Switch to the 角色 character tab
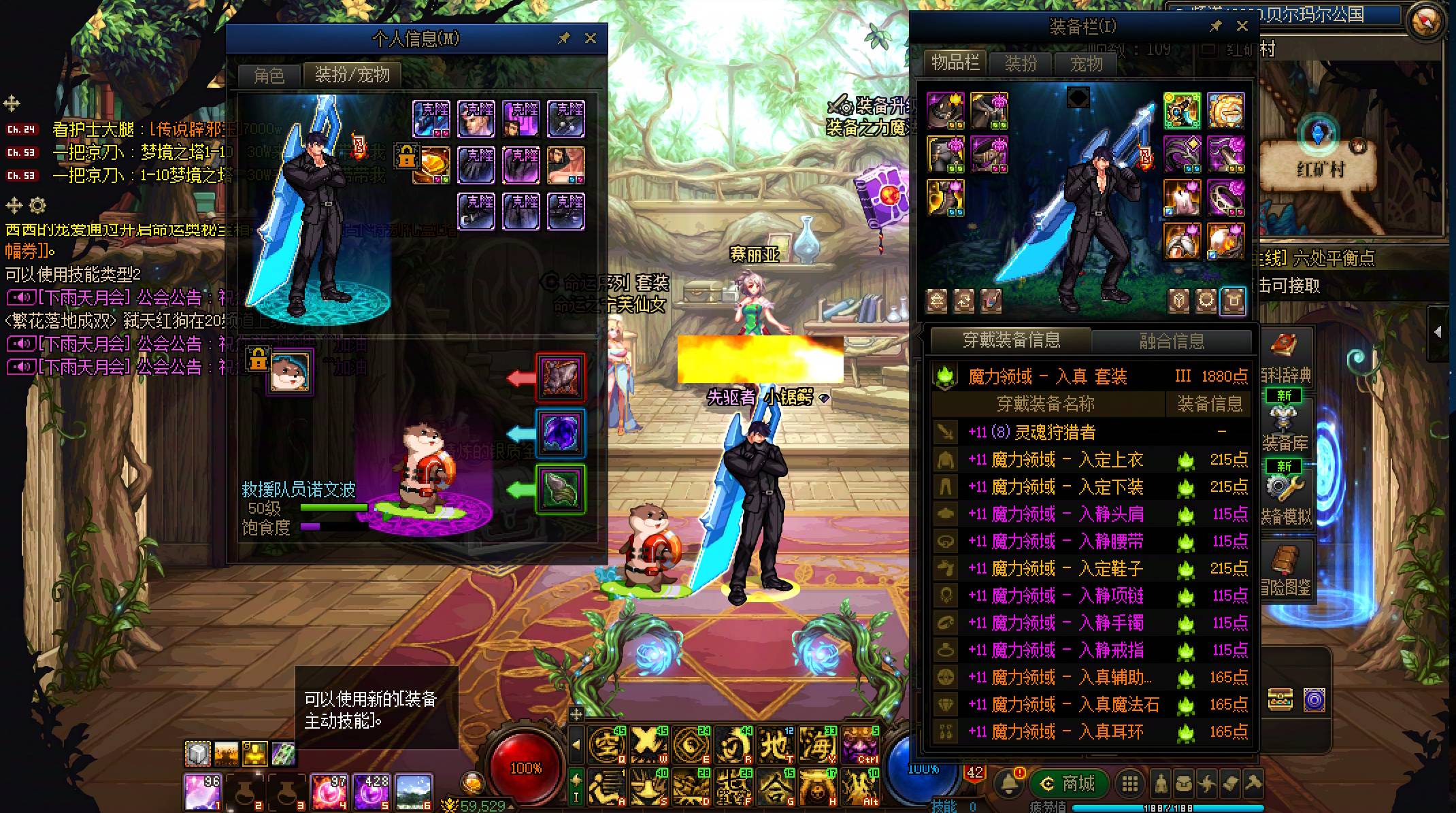This screenshot has height=813, width=1456. [x=269, y=76]
